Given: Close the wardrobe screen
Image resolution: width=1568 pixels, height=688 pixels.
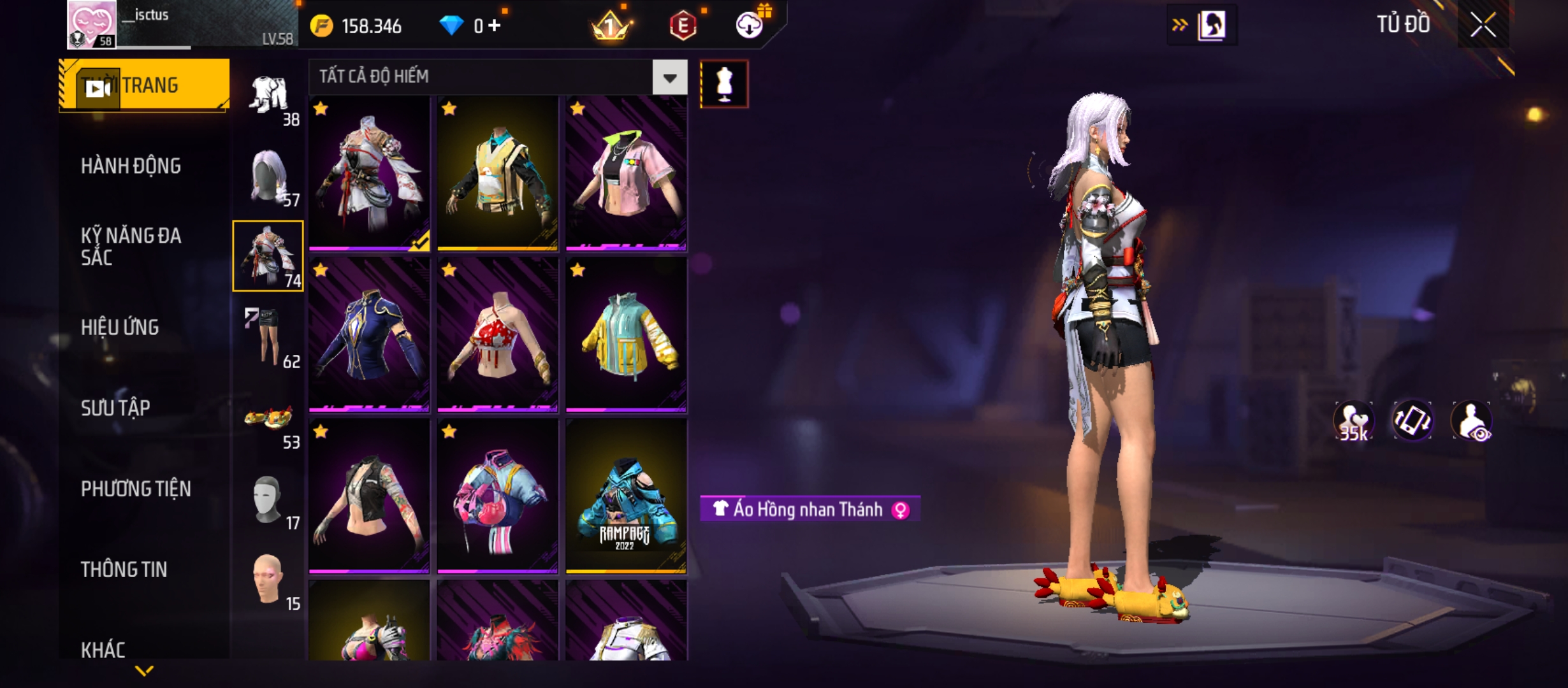Looking at the screenshot, I should [x=1483, y=25].
